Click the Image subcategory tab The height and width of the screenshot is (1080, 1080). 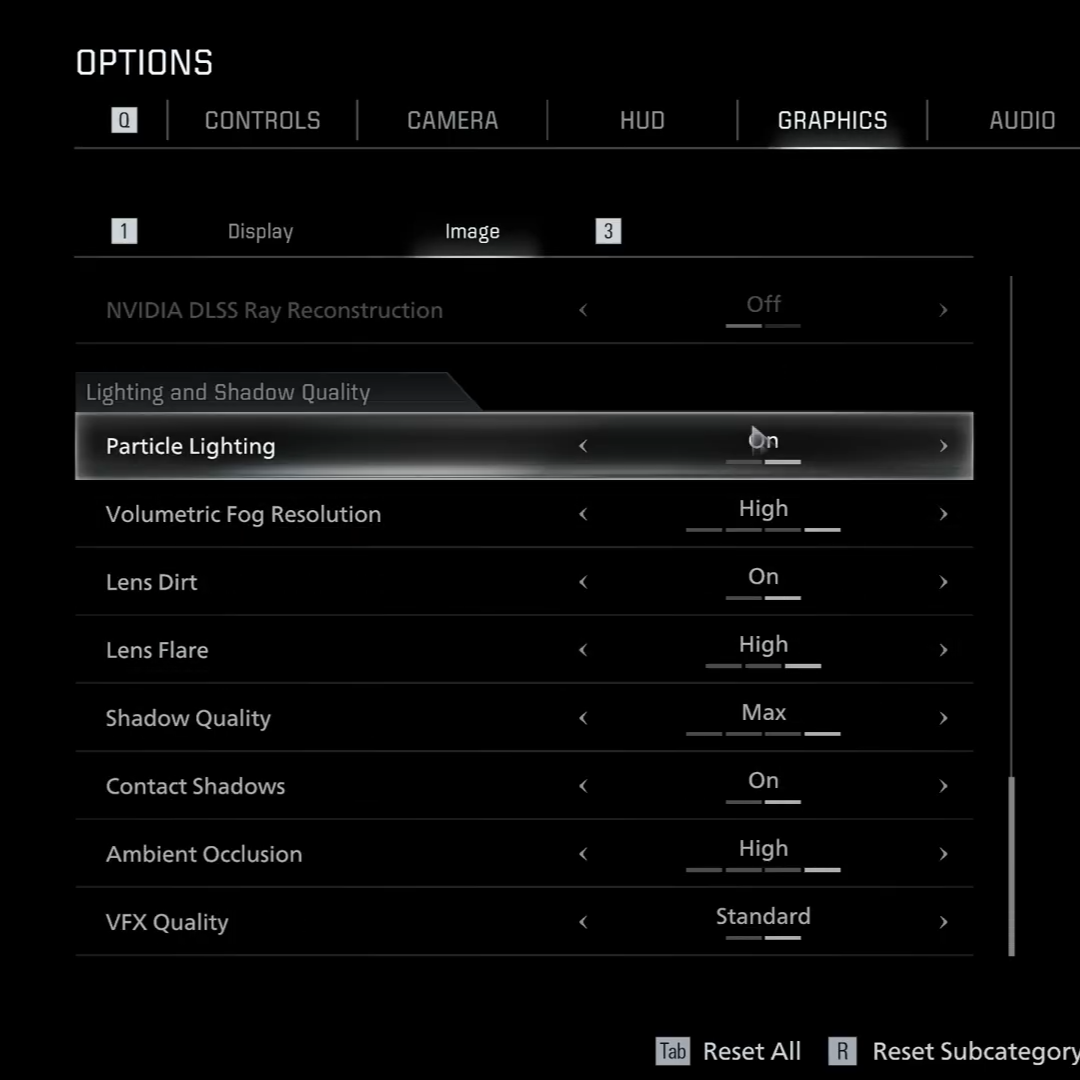tap(472, 232)
